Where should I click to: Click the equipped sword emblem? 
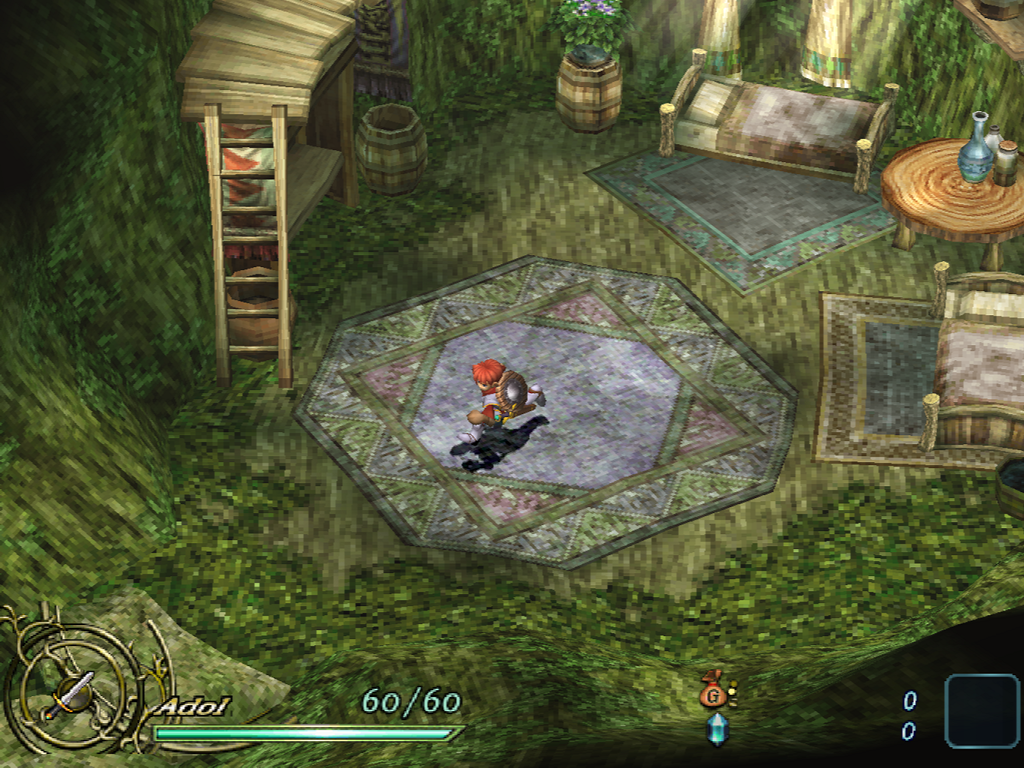pyautogui.click(x=68, y=692)
